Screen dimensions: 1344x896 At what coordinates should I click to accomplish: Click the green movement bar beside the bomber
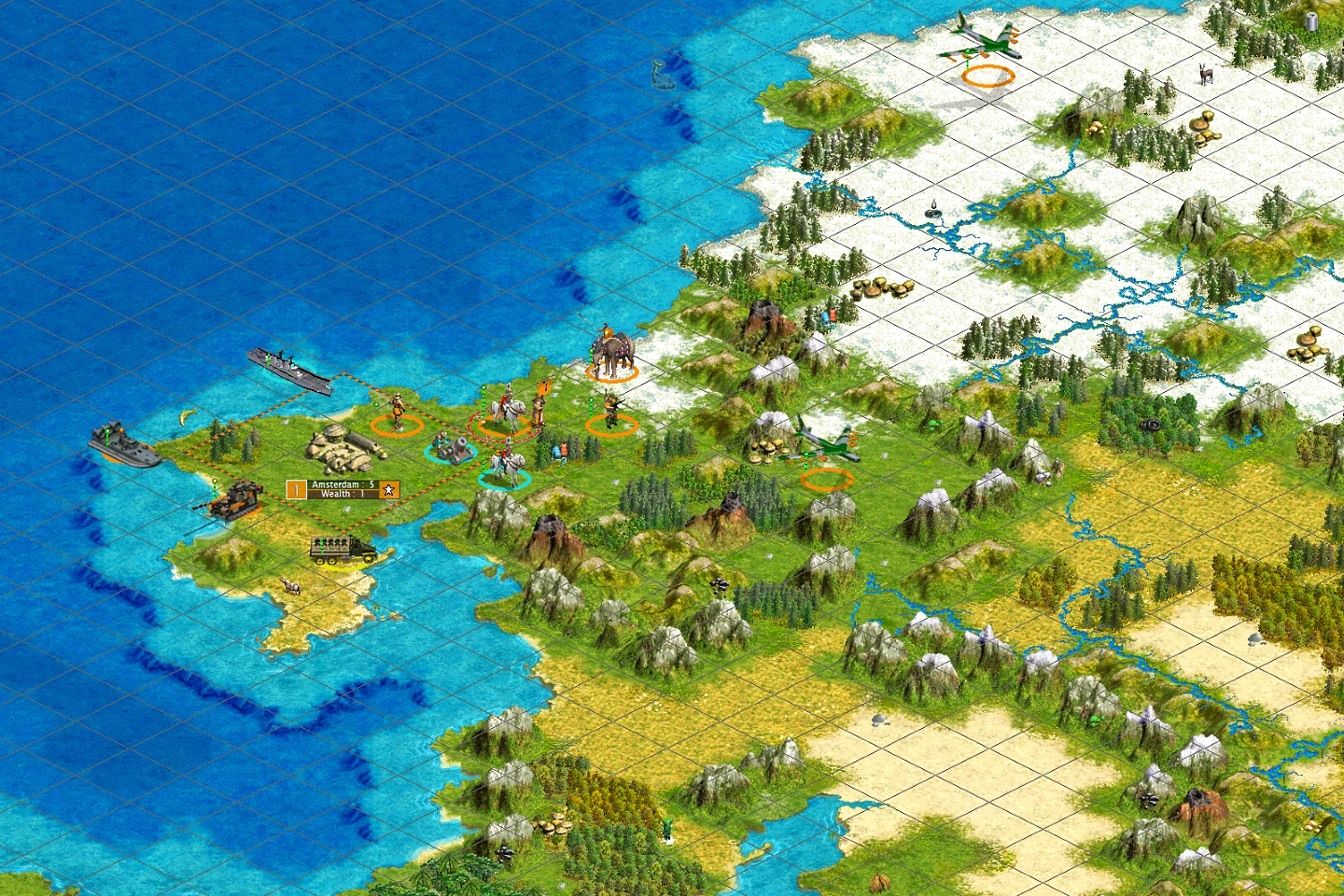[806, 461]
